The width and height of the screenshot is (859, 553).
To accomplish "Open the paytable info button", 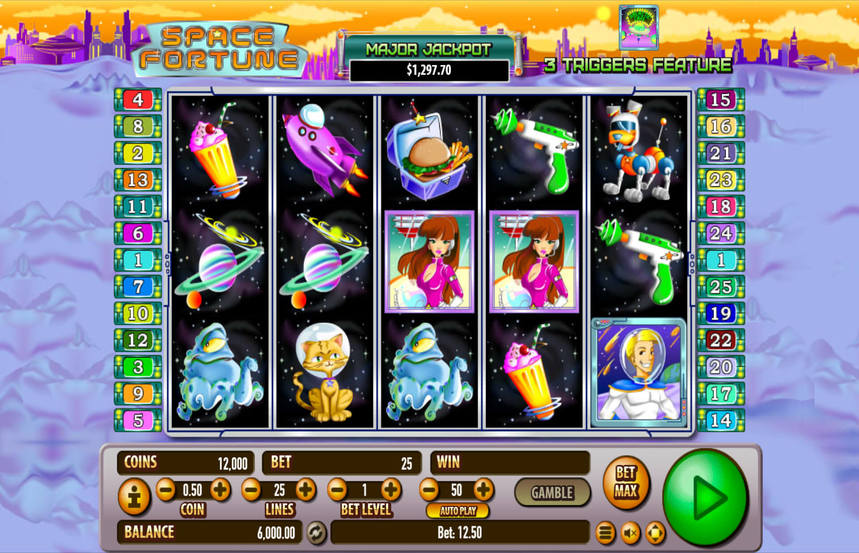I will (x=134, y=497).
